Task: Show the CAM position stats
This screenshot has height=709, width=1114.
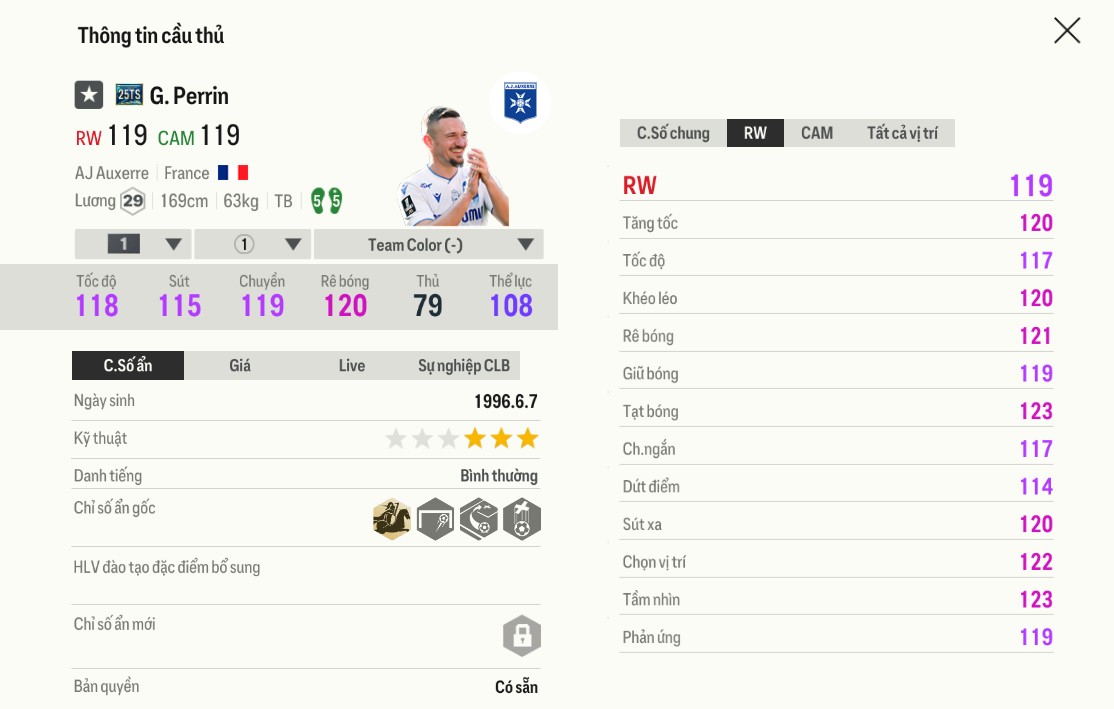Action: coord(817,133)
